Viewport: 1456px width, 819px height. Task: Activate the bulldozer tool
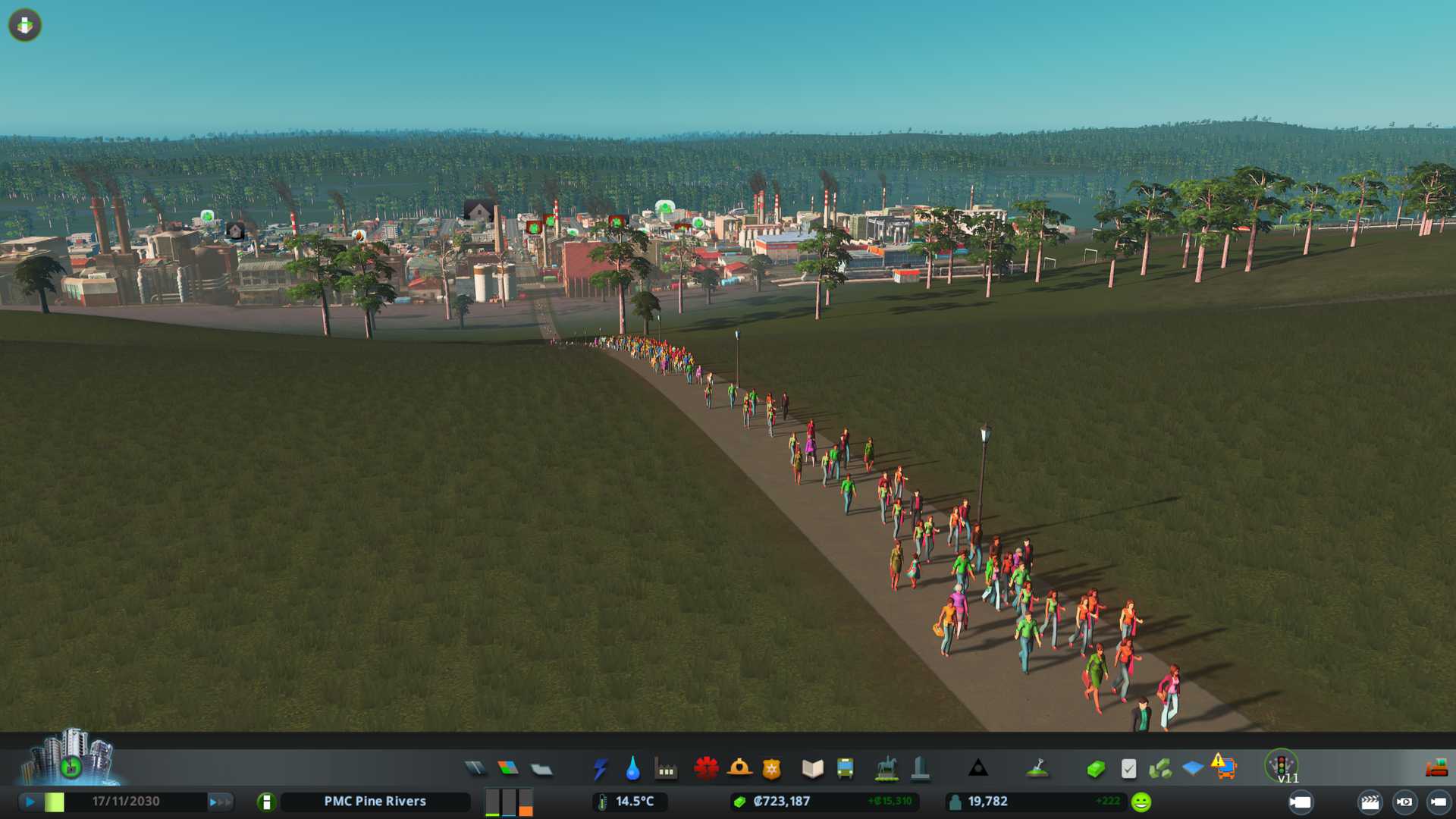[1436, 768]
